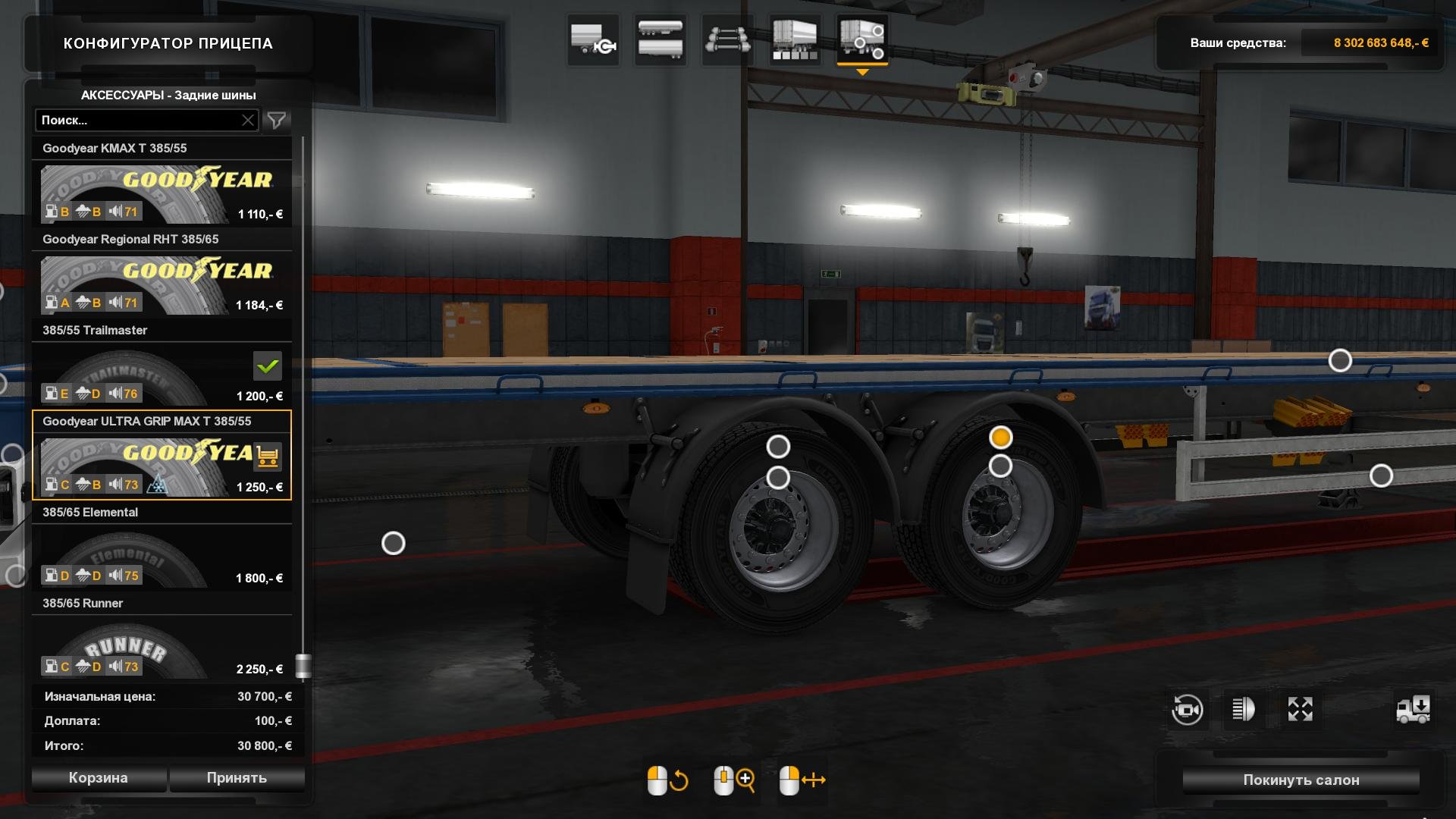The width and height of the screenshot is (1456, 819).
Task: Expand view with the fullscreen arrows icon
Action: [x=1301, y=710]
